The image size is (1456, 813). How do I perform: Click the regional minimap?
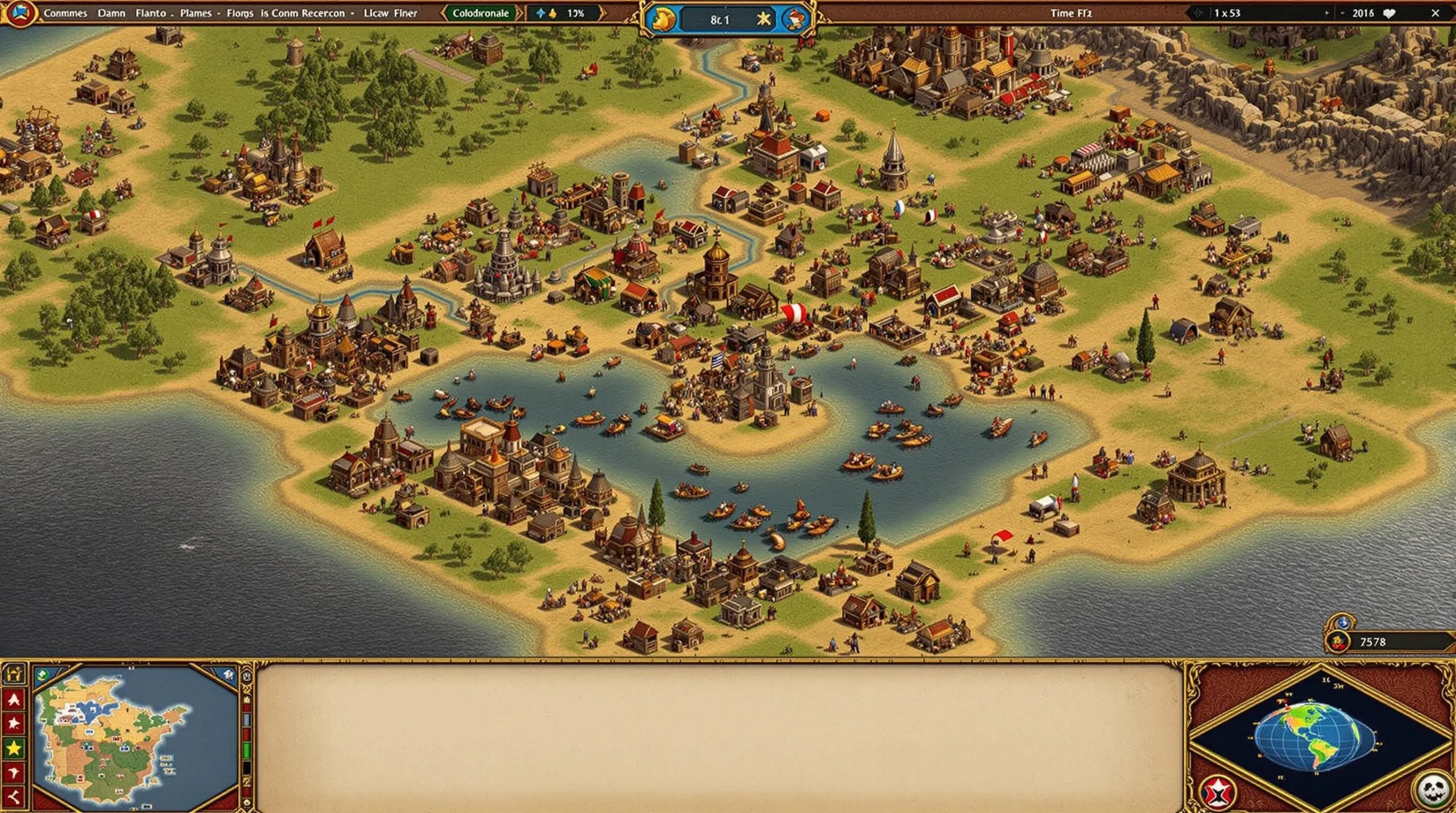(135, 738)
